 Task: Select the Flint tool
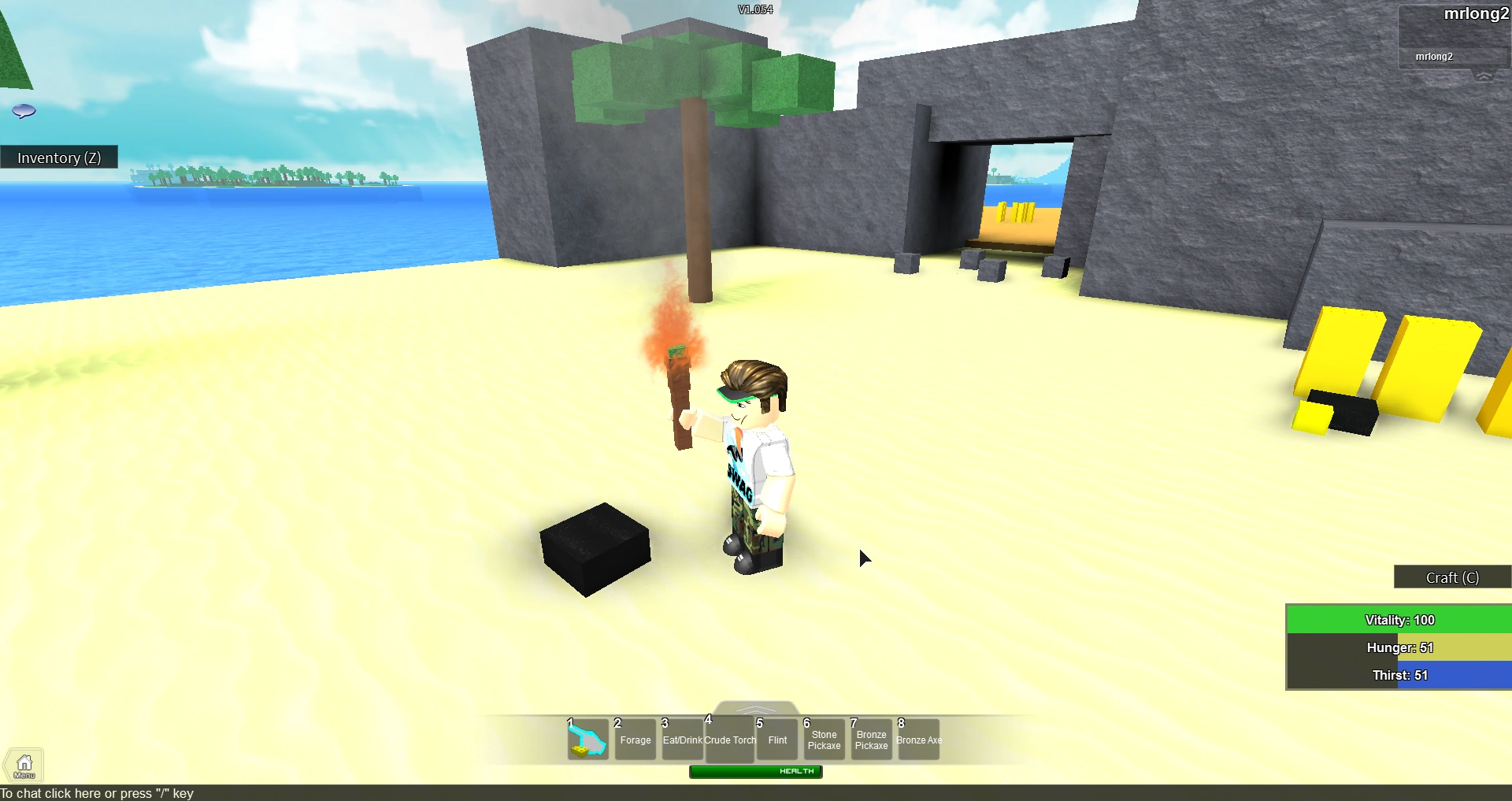pos(776,739)
